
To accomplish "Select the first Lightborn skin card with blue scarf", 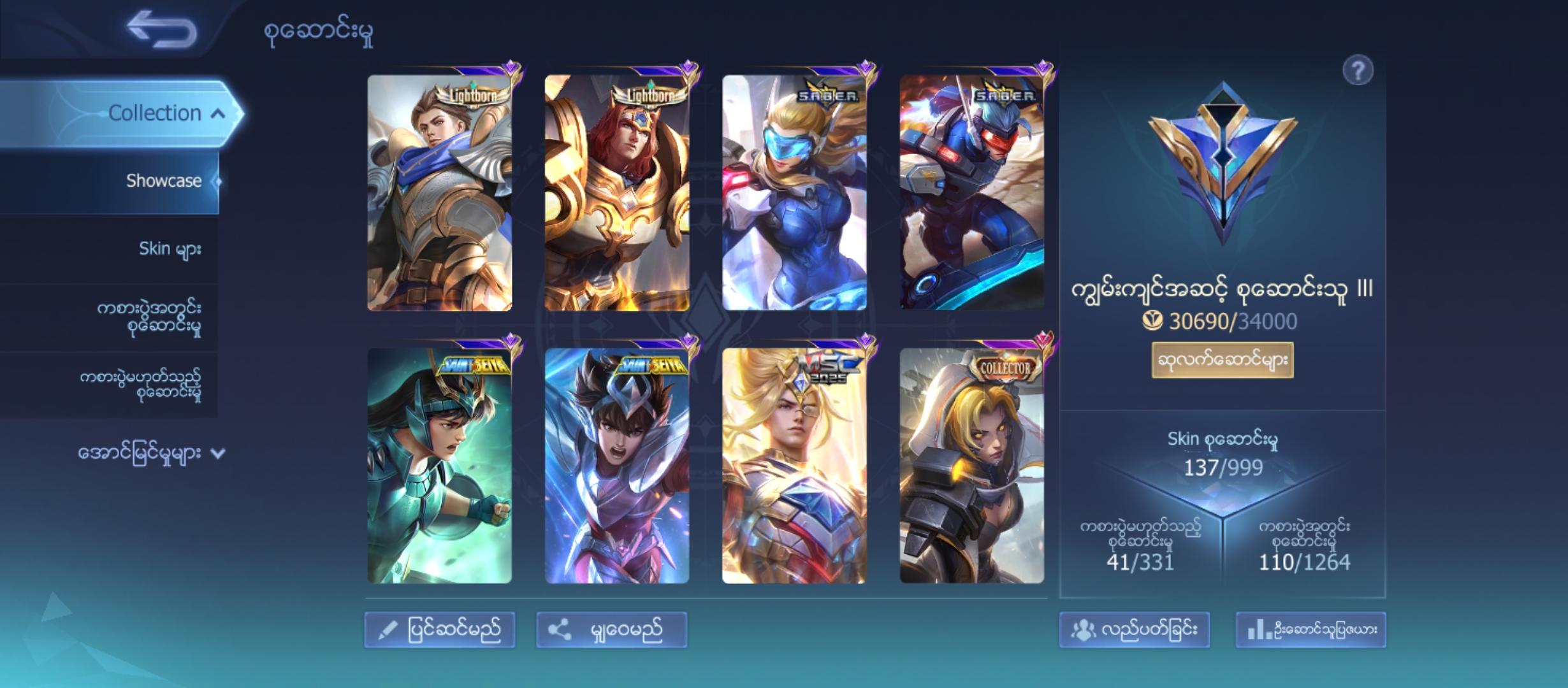I will point(439,193).
